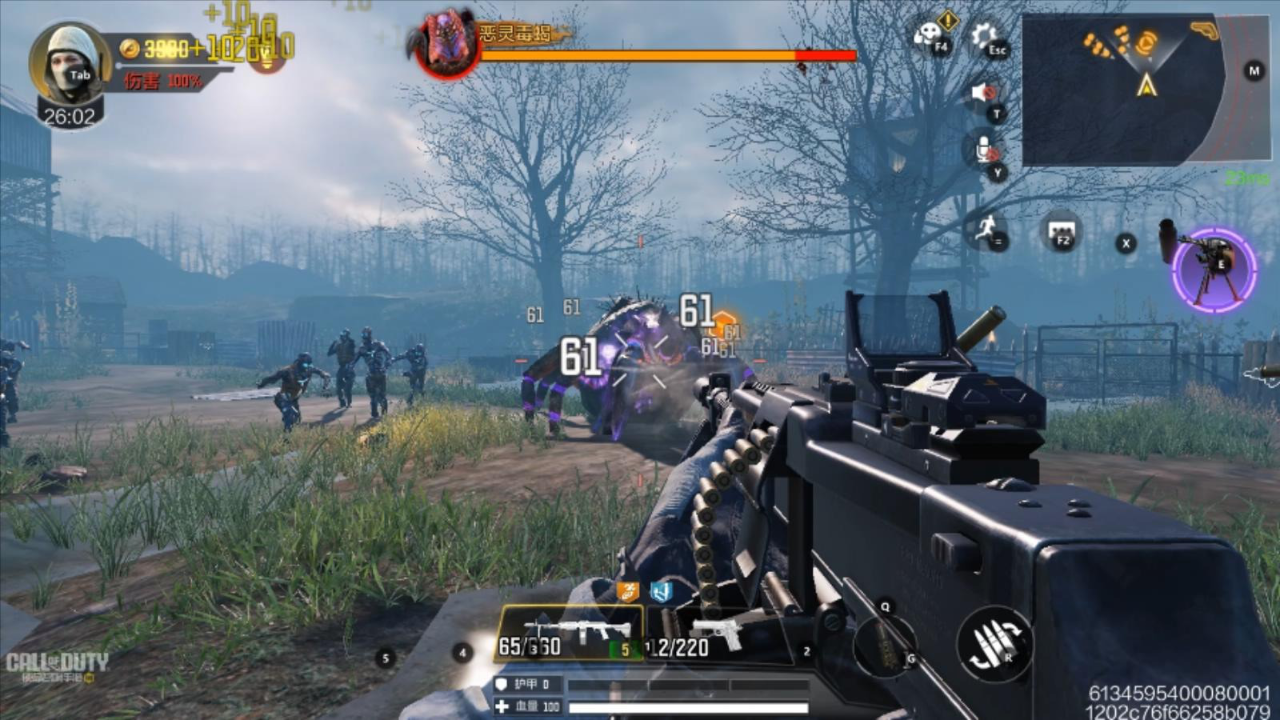Open the squad status warning icon
Screen dimensions: 1280x720
coord(932,33)
